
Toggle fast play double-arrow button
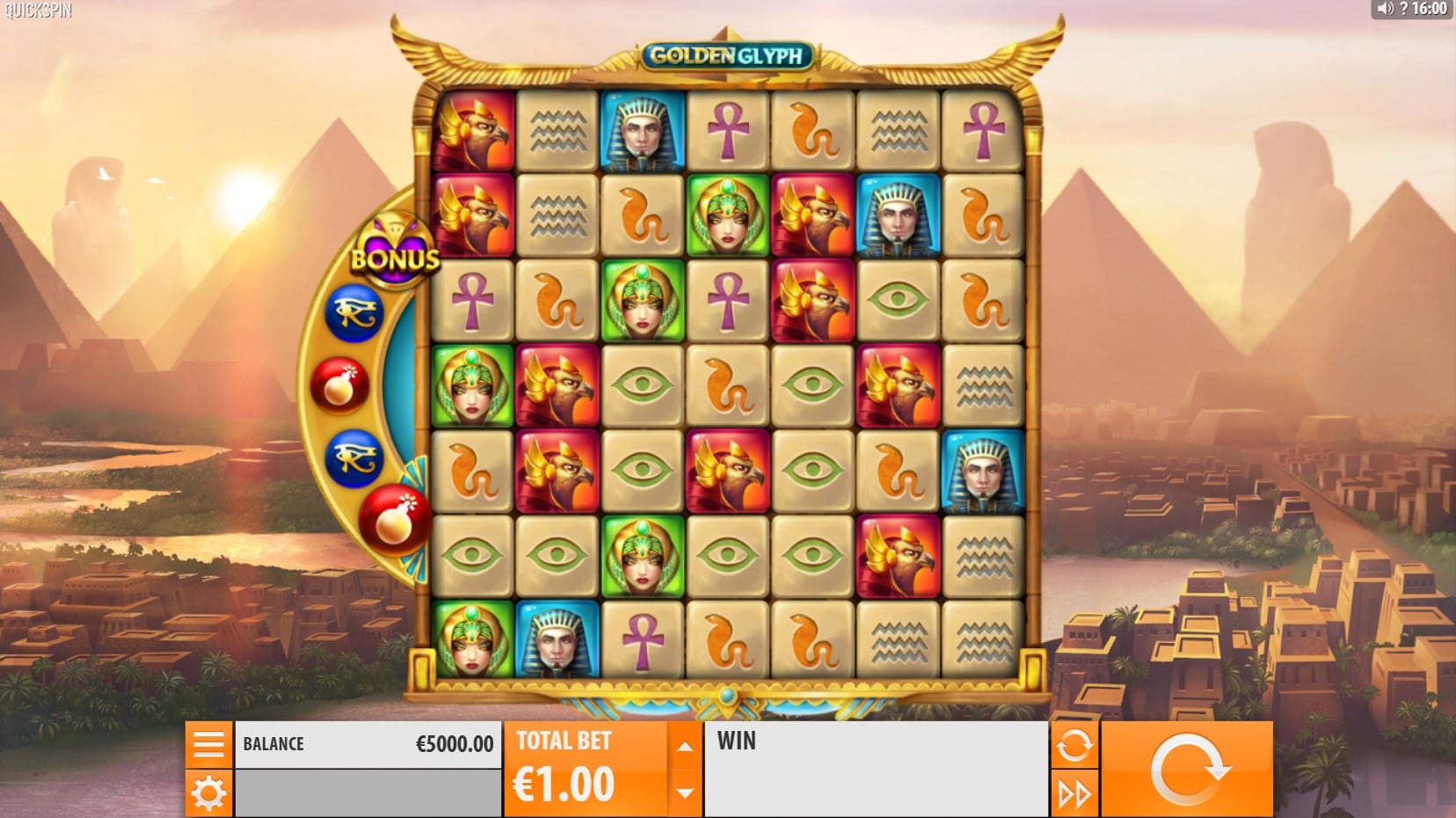pyautogui.click(x=1074, y=794)
